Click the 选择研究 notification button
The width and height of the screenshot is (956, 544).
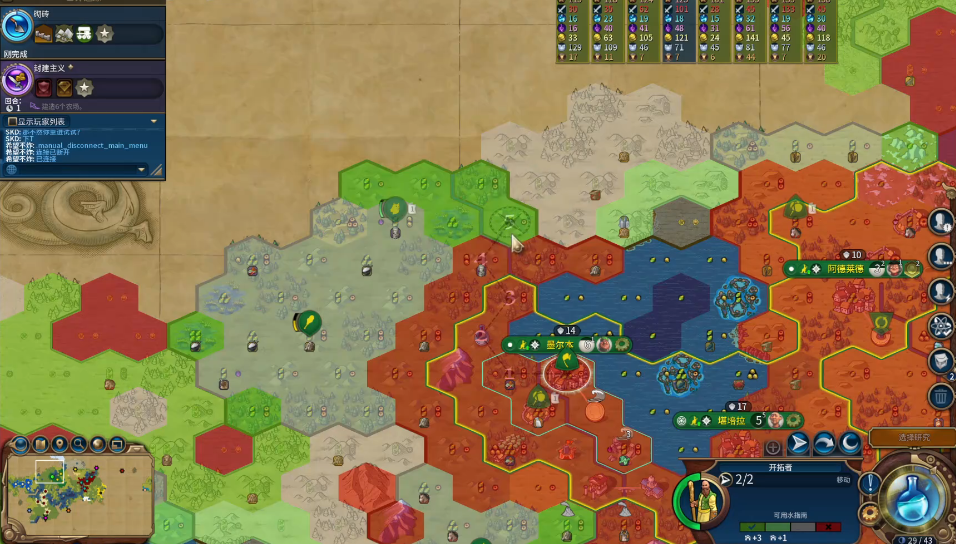(912, 437)
